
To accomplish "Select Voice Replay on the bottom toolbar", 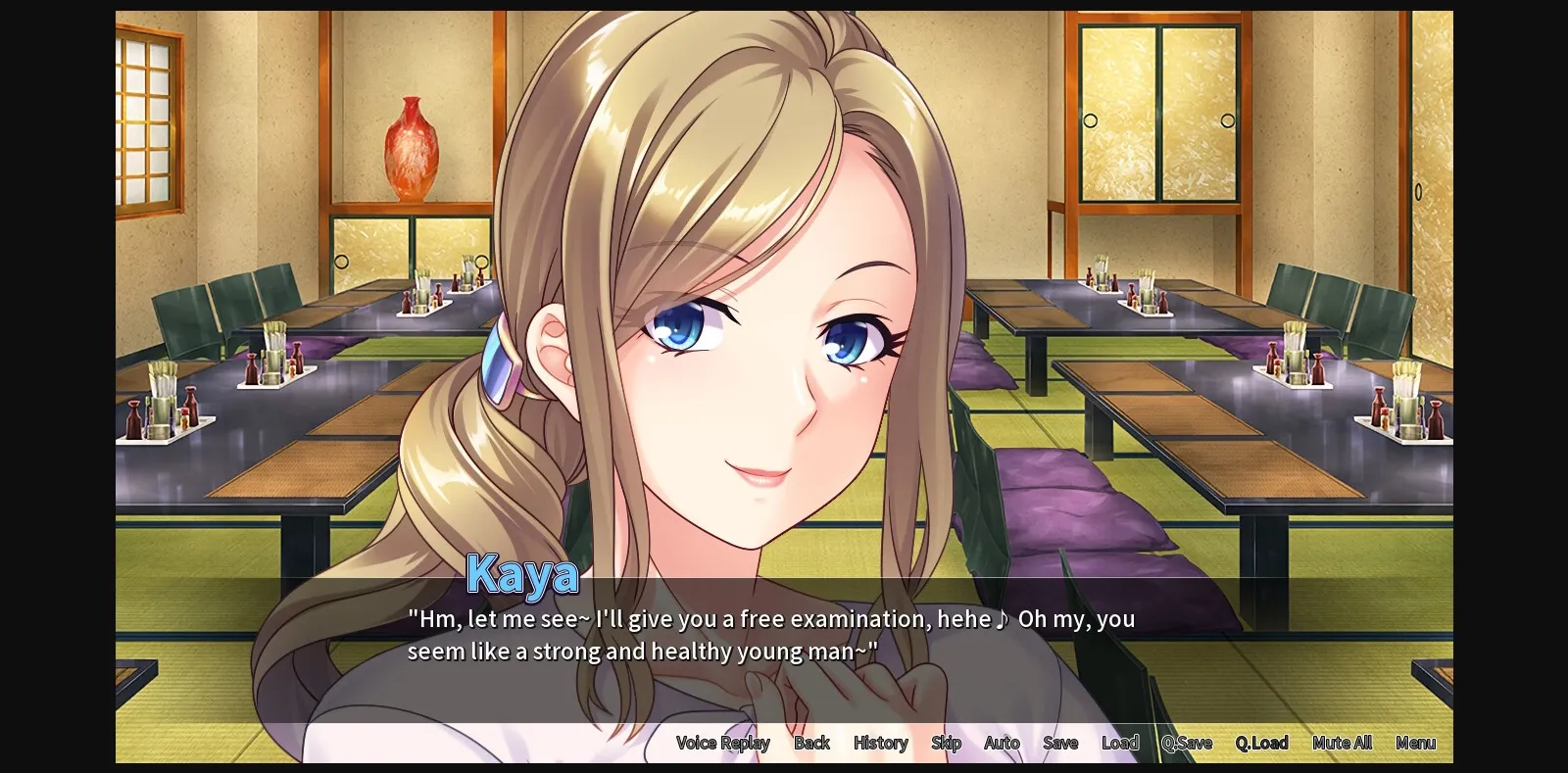I will pyautogui.click(x=722, y=743).
